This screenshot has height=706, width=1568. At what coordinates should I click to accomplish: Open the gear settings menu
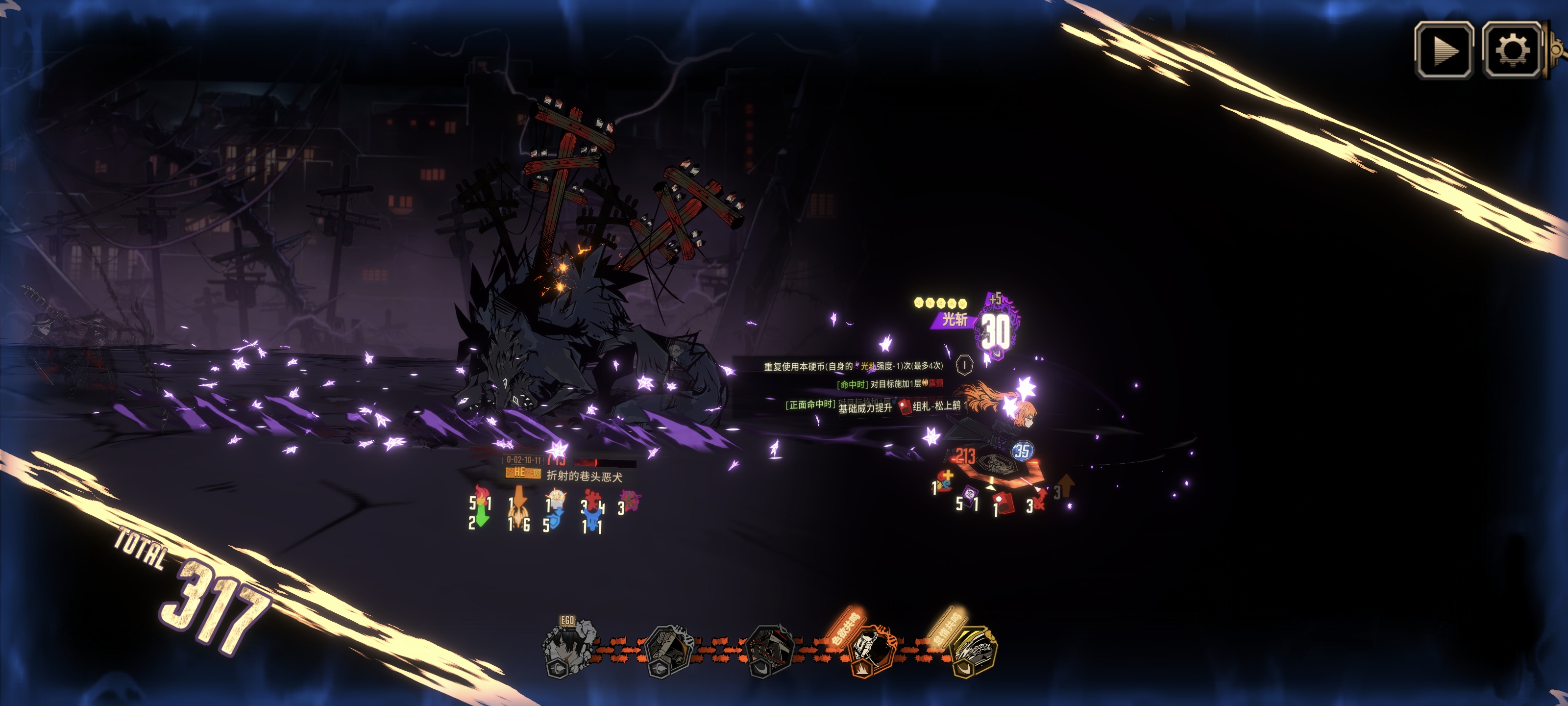tap(1511, 50)
